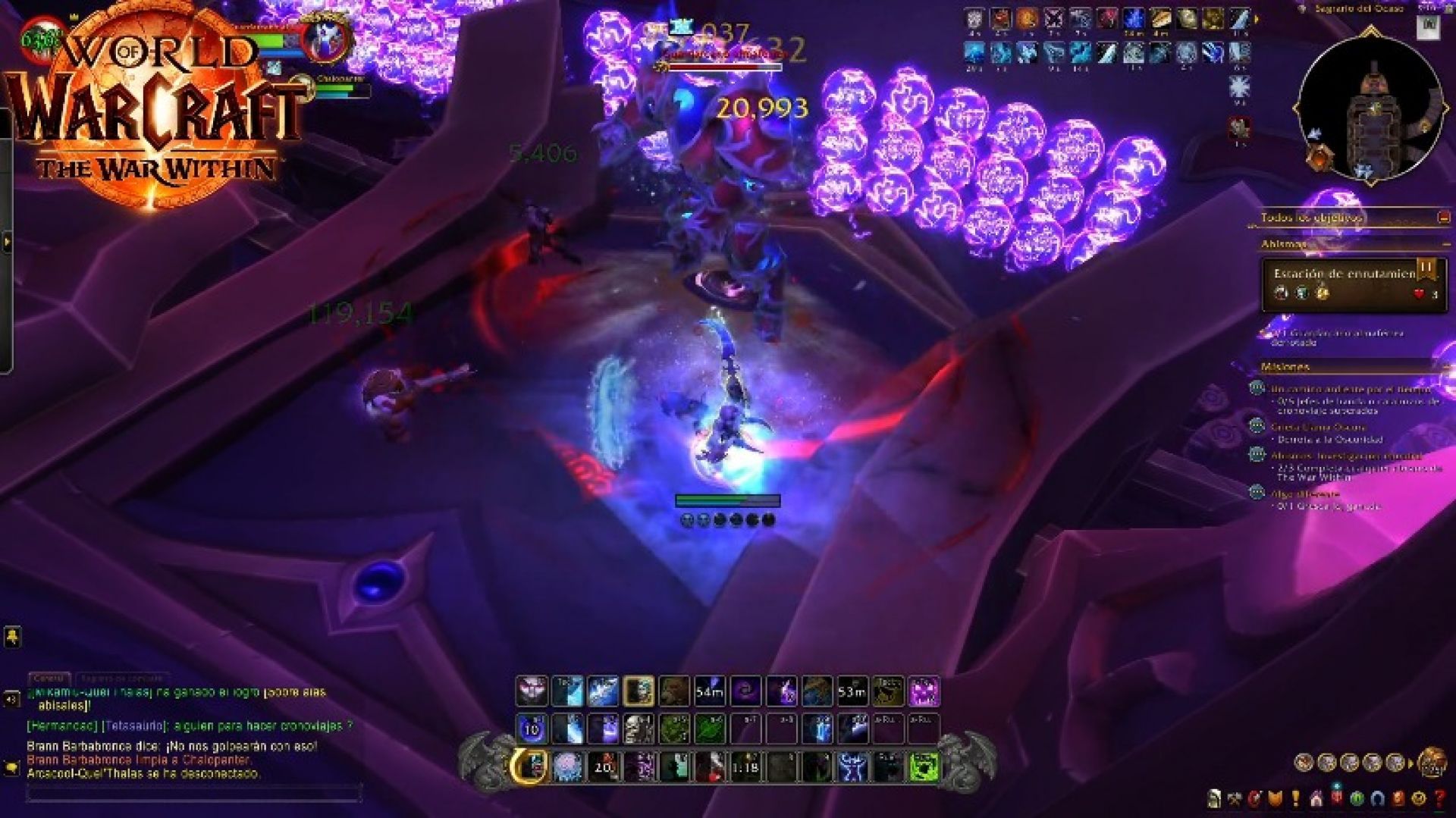Select the "Estación de enrutamiento" delve objective box
The width and height of the screenshot is (1456, 818).
pos(1353,284)
